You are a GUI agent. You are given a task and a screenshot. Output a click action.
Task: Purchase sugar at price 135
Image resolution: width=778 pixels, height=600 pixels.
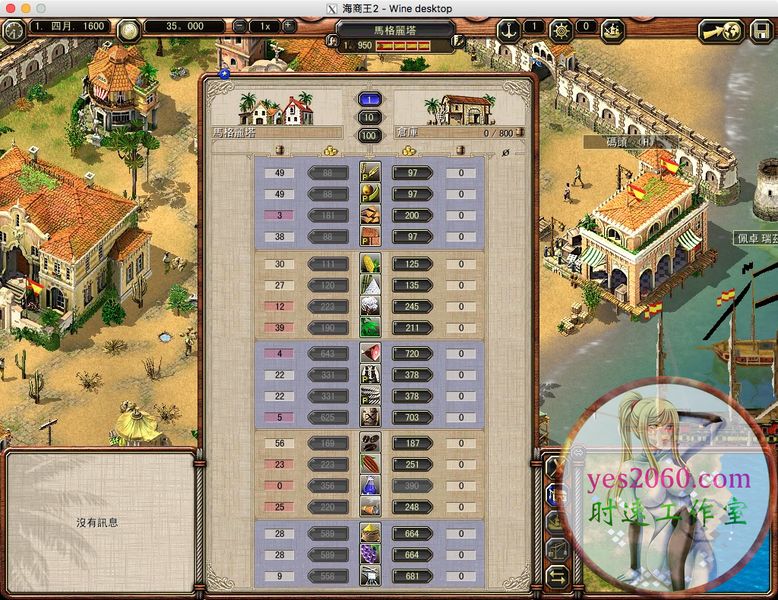pos(412,285)
